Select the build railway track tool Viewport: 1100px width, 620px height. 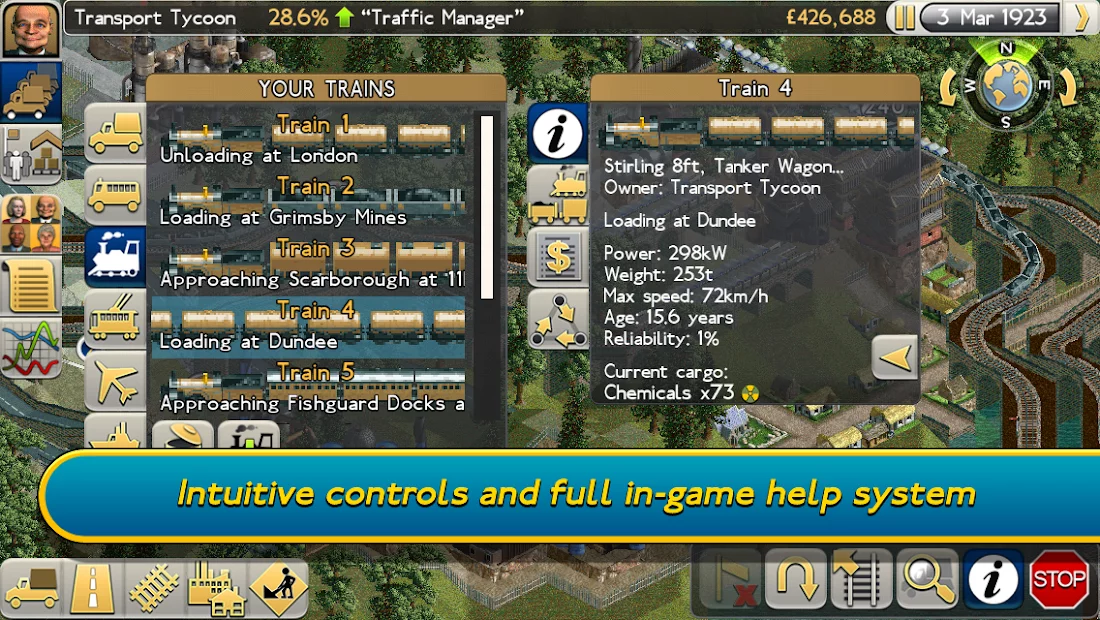click(154, 589)
